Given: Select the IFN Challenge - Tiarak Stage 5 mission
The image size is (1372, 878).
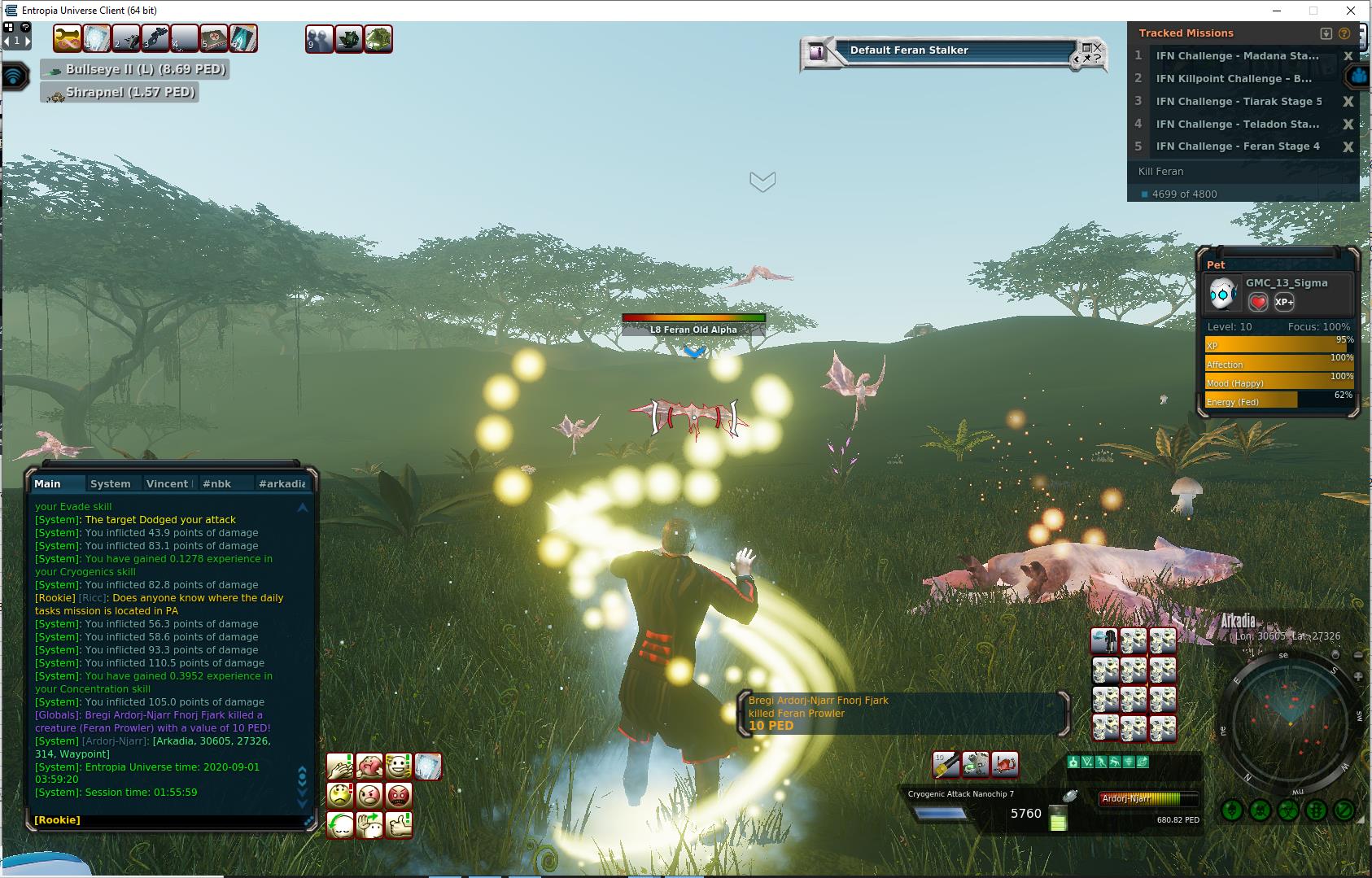Looking at the screenshot, I should (x=1239, y=101).
